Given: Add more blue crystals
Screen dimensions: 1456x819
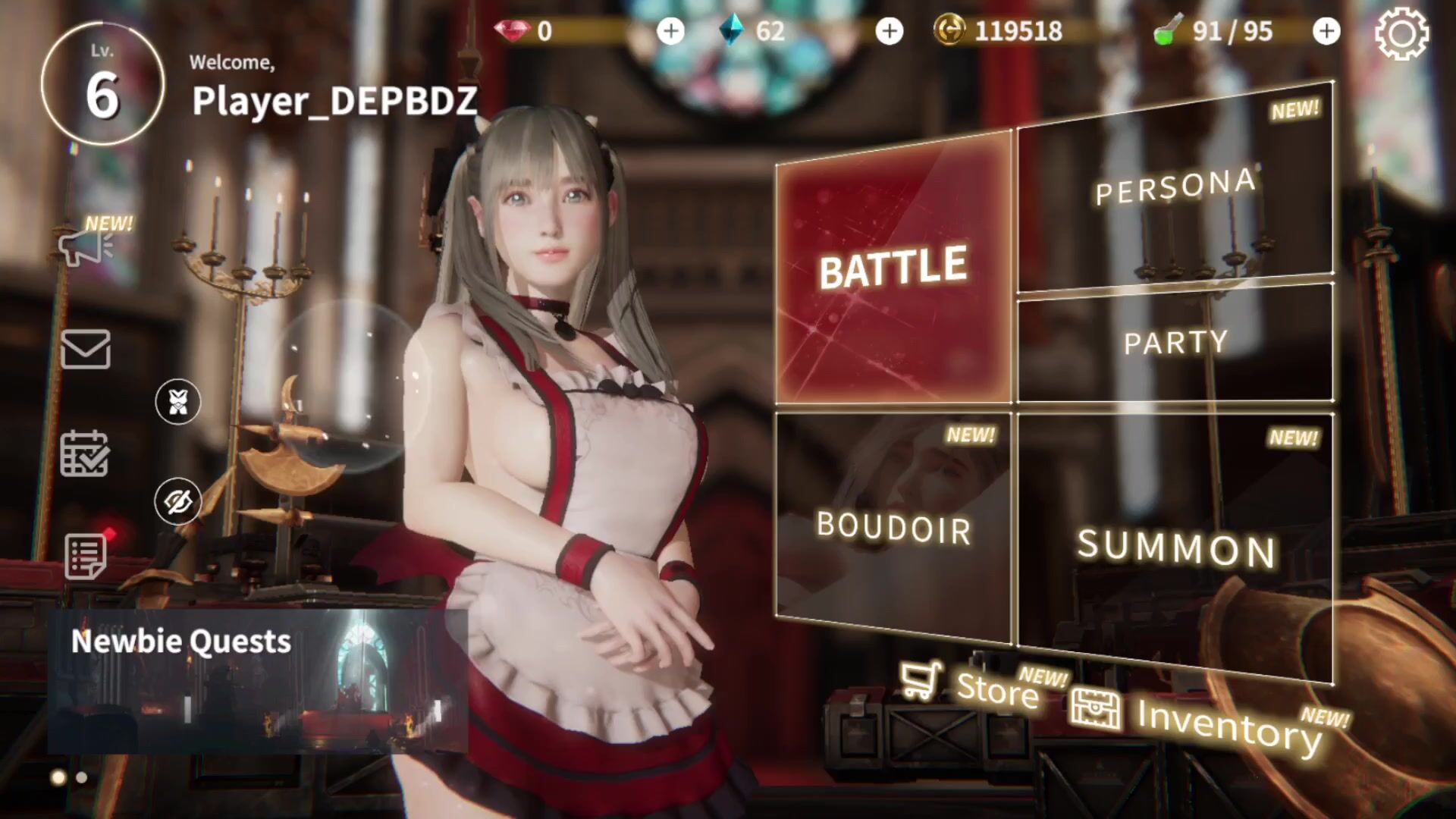Looking at the screenshot, I should click(x=889, y=31).
